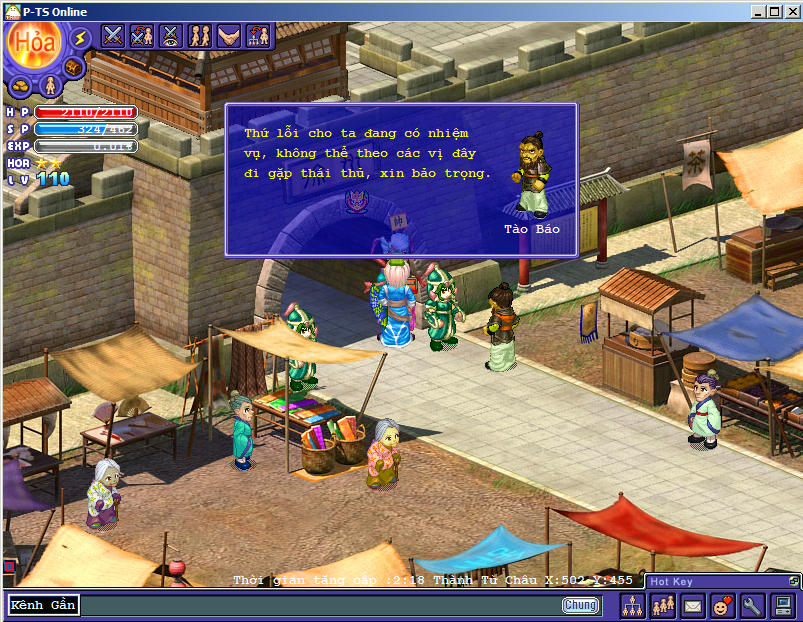The height and width of the screenshot is (622, 803).
Task: Click the gold nuggets icon
Action: (x=20, y=84)
